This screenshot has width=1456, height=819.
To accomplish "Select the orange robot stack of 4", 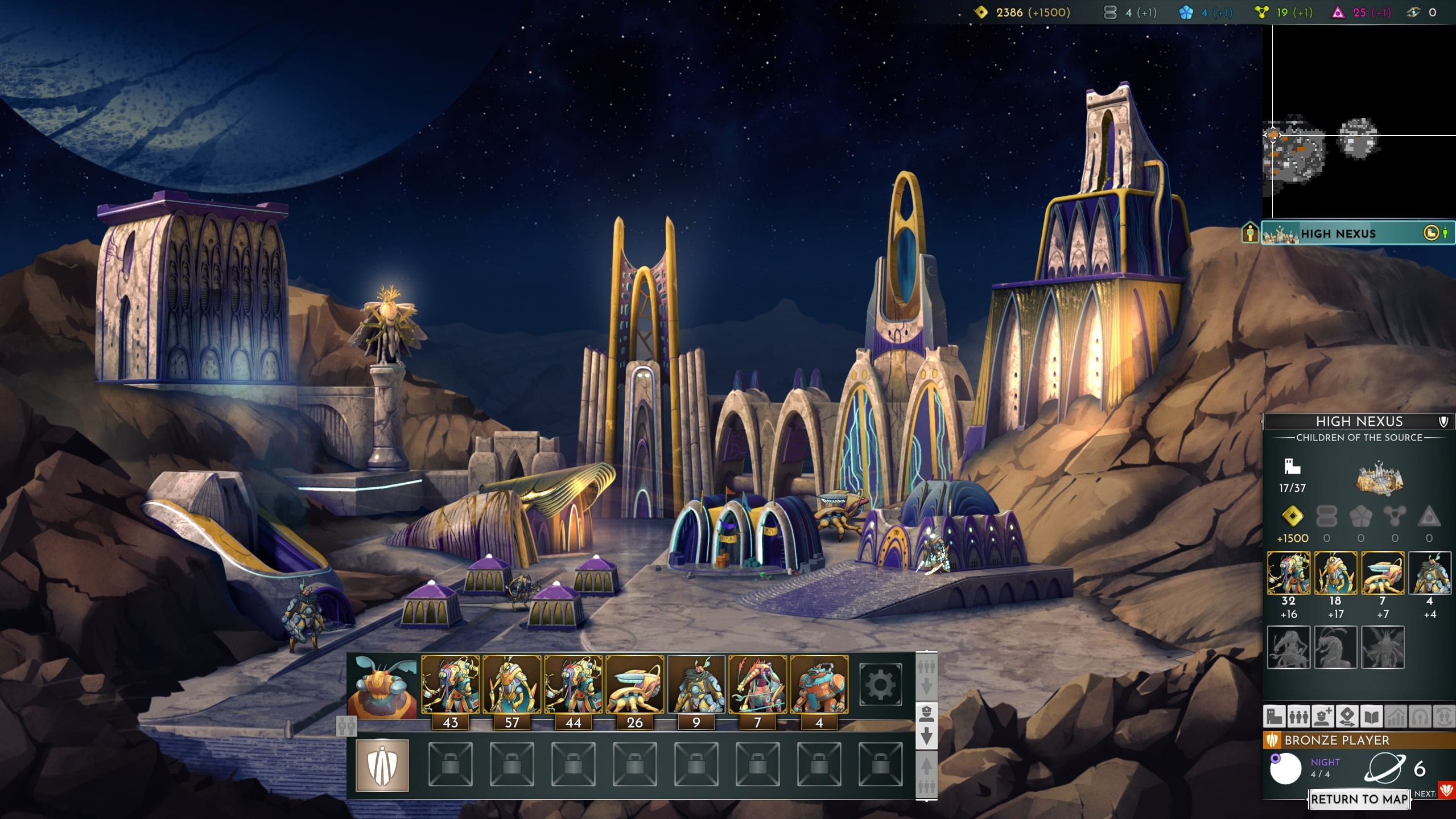I will click(819, 685).
